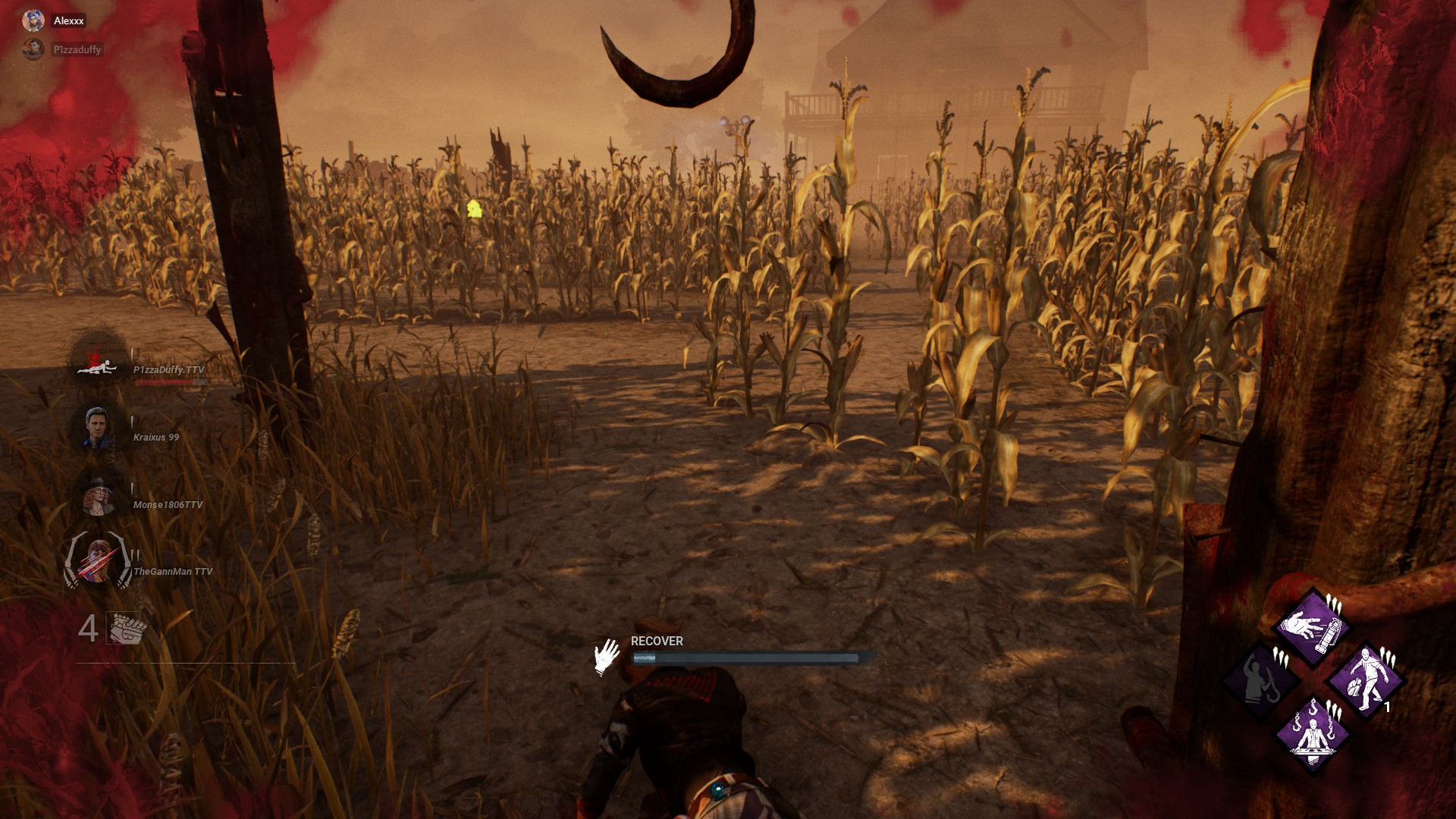Click the token counter 1 on the perk
Viewport: 1456px width, 819px height.
pyautogui.click(x=1388, y=705)
